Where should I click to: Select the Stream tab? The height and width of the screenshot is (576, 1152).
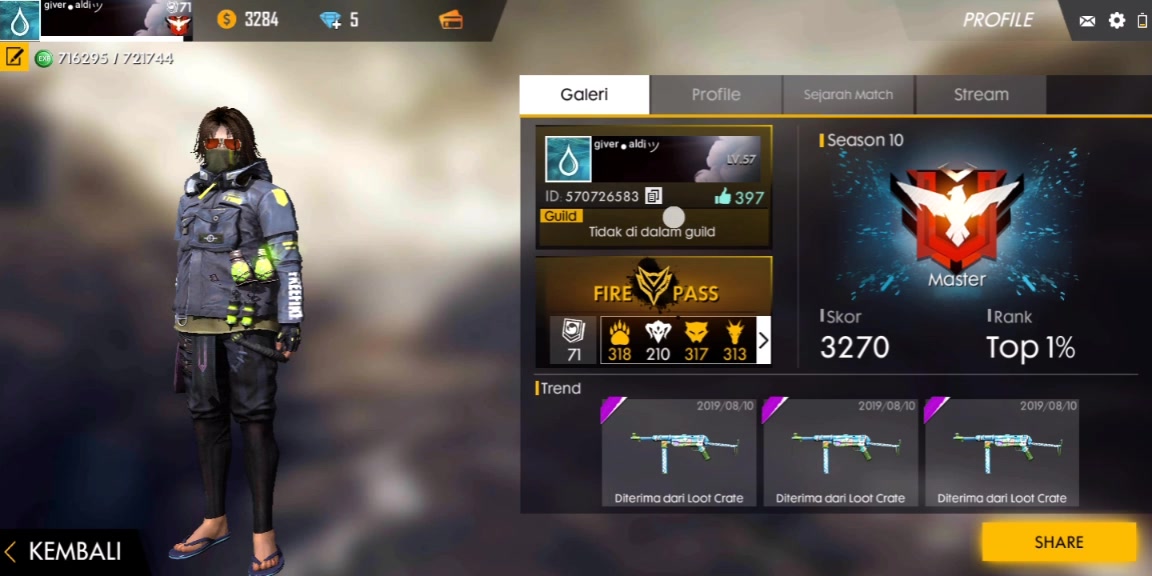pyautogui.click(x=981, y=95)
